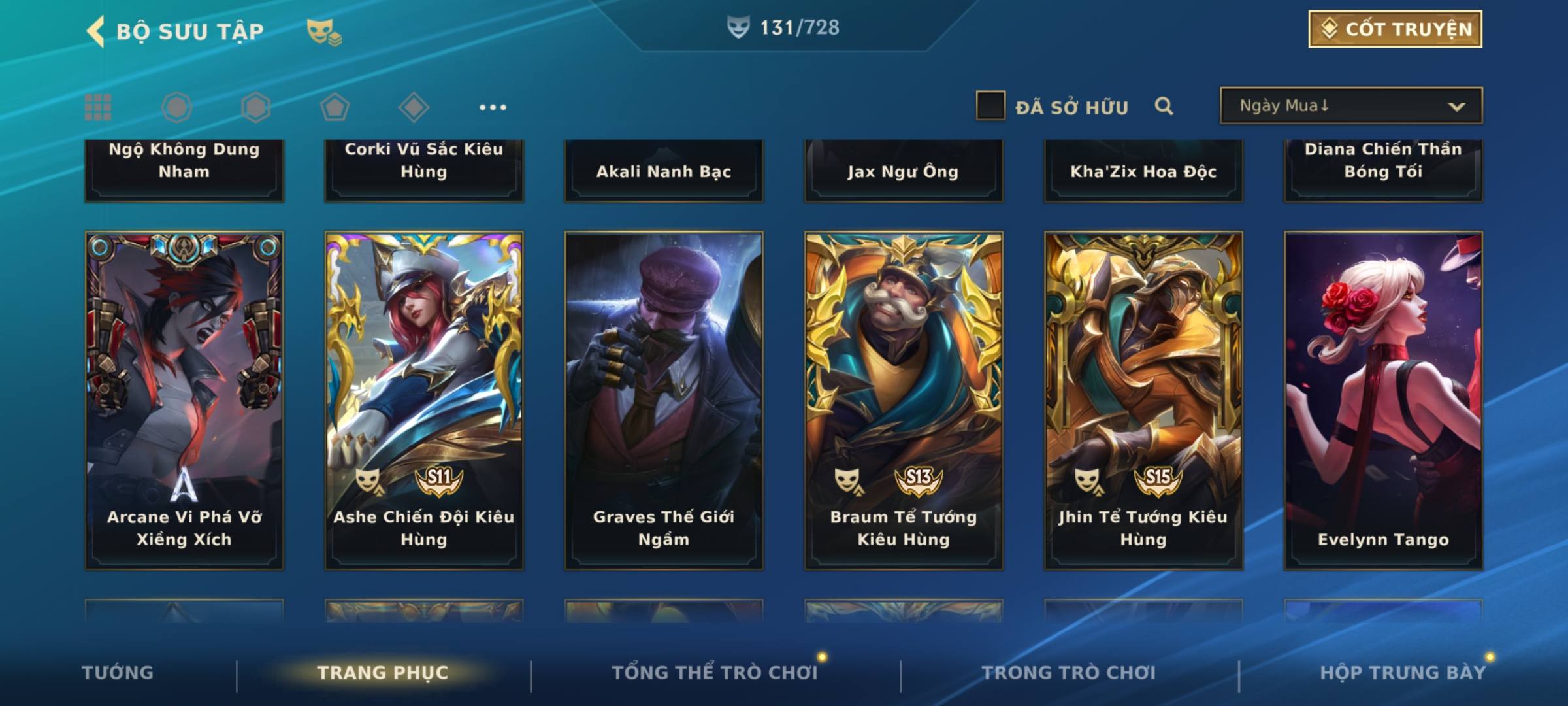Click the skin search magnifier icon
The height and width of the screenshot is (706, 1568).
[1164, 106]
